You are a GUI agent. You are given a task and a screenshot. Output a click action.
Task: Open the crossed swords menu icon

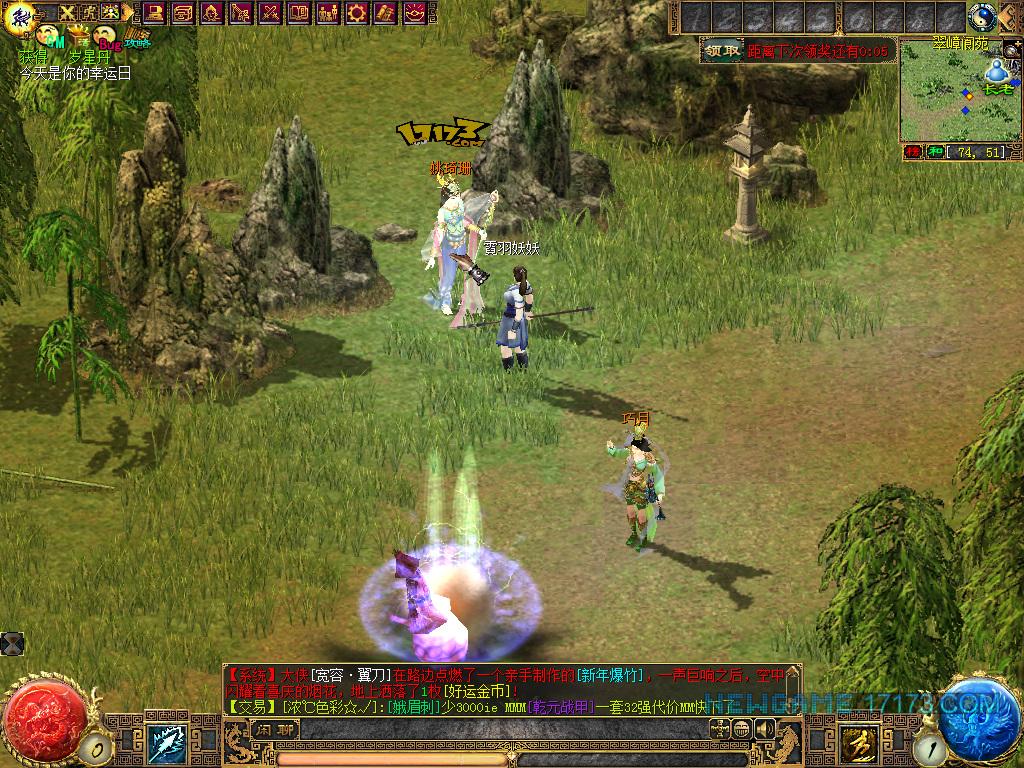coord(270,13)
